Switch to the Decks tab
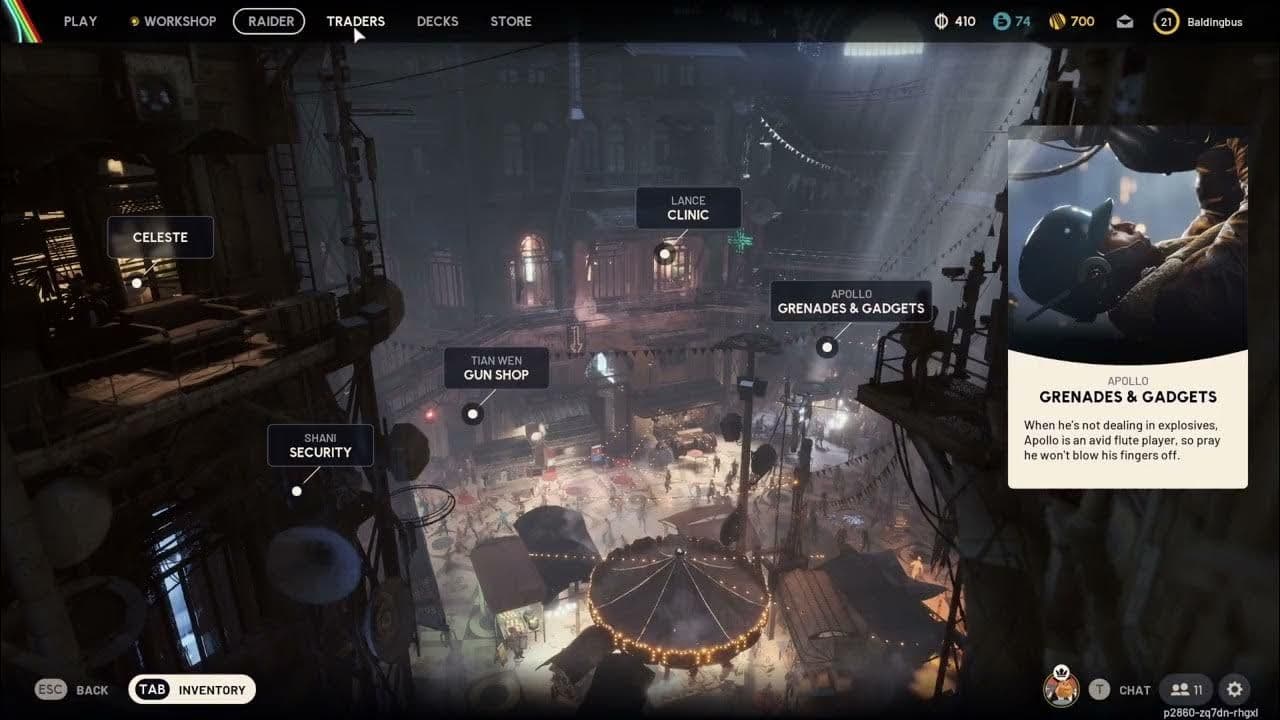This screenshot has width=1280, height=720. pos(437,21)
